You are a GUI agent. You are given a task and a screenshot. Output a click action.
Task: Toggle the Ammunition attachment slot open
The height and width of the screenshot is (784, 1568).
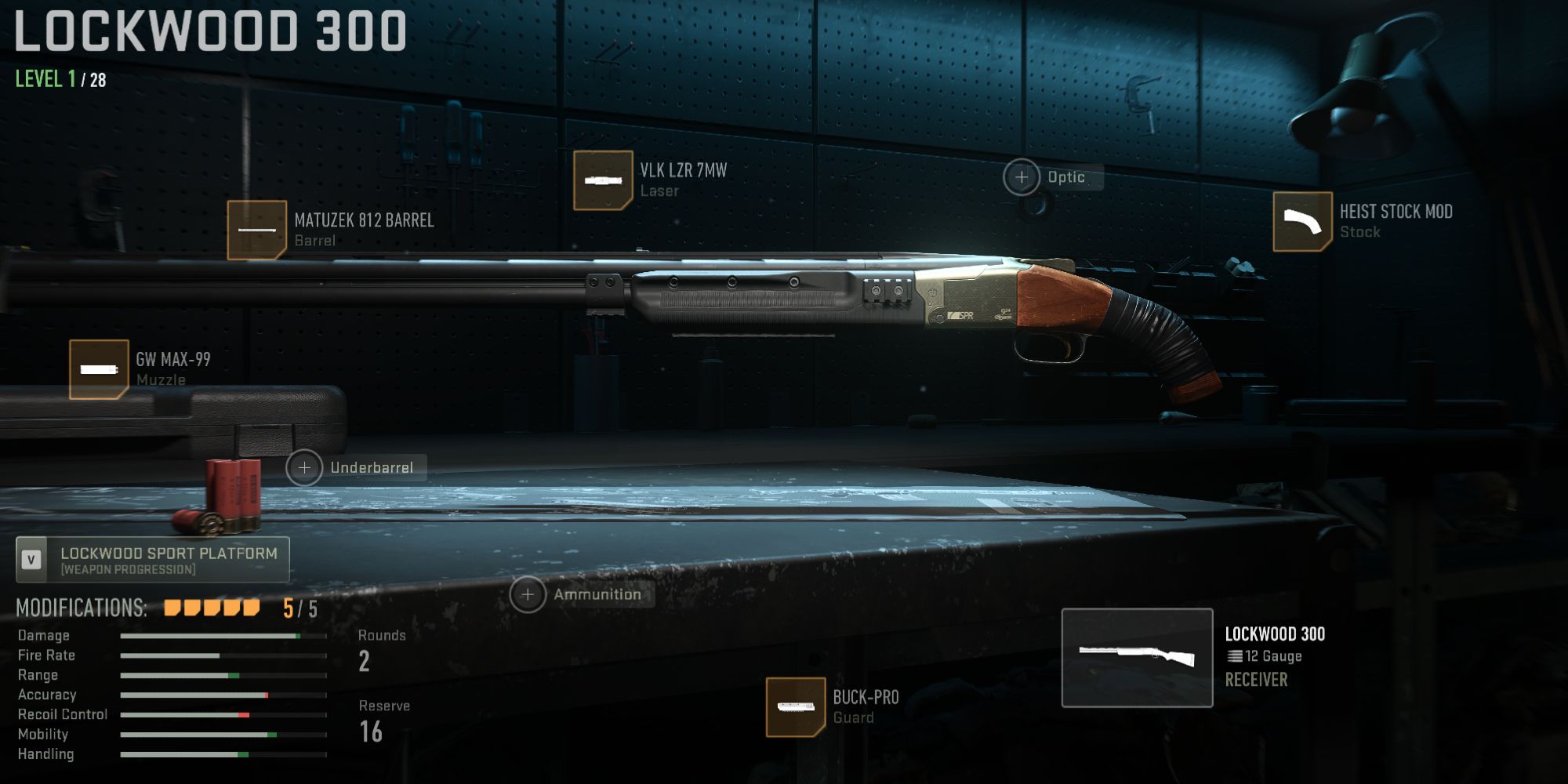pyautogui.click(x=528, y=594)
